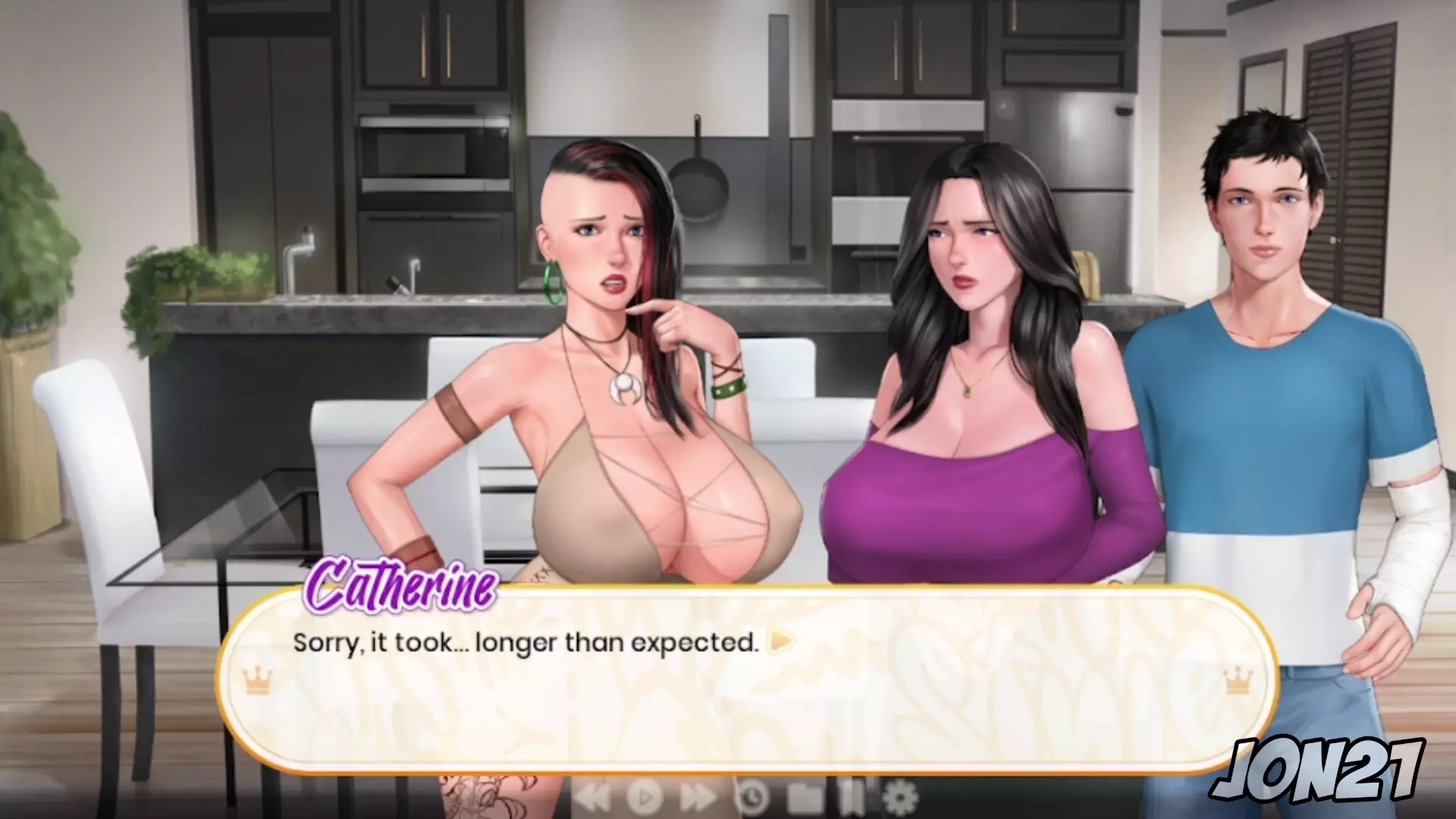Viewport: 1456px width, 819px height.
Task: Open the dialogue history clock icon
Action: click(752, 797)
